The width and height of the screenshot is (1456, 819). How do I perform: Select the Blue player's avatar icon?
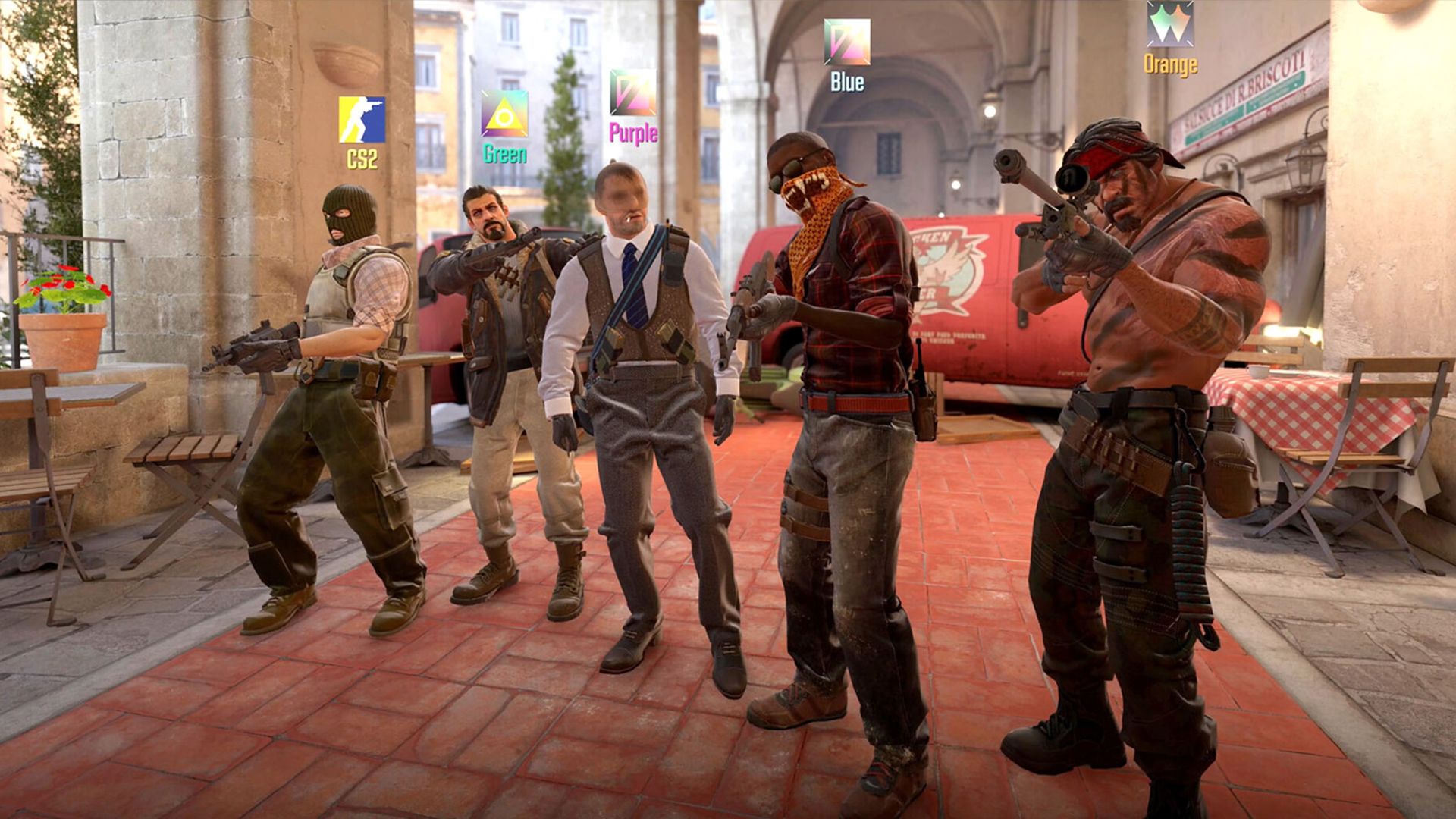coord(847,42)
